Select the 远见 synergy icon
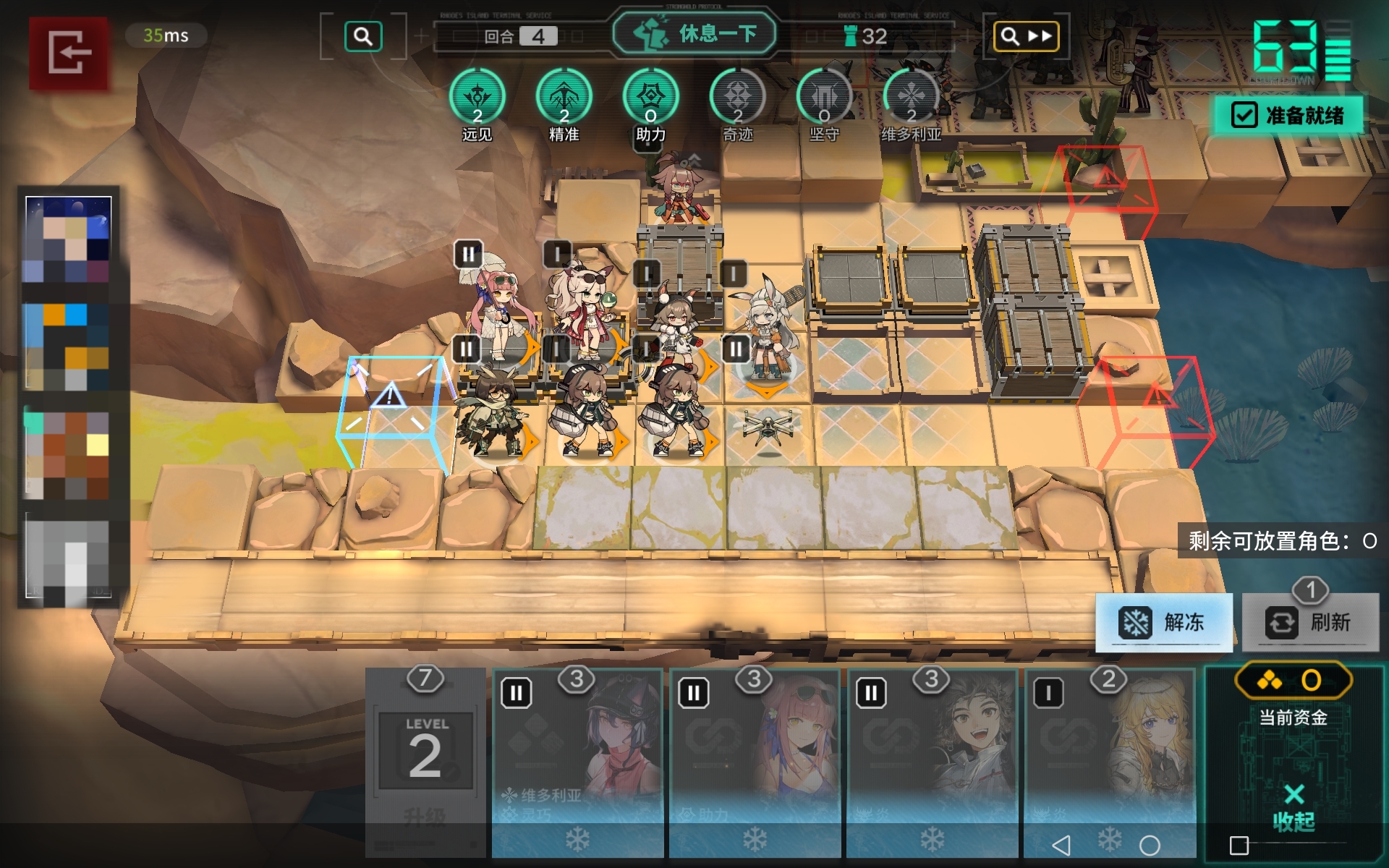The height and width of the screenshot is (868, 1389). (x=477, y=98)
